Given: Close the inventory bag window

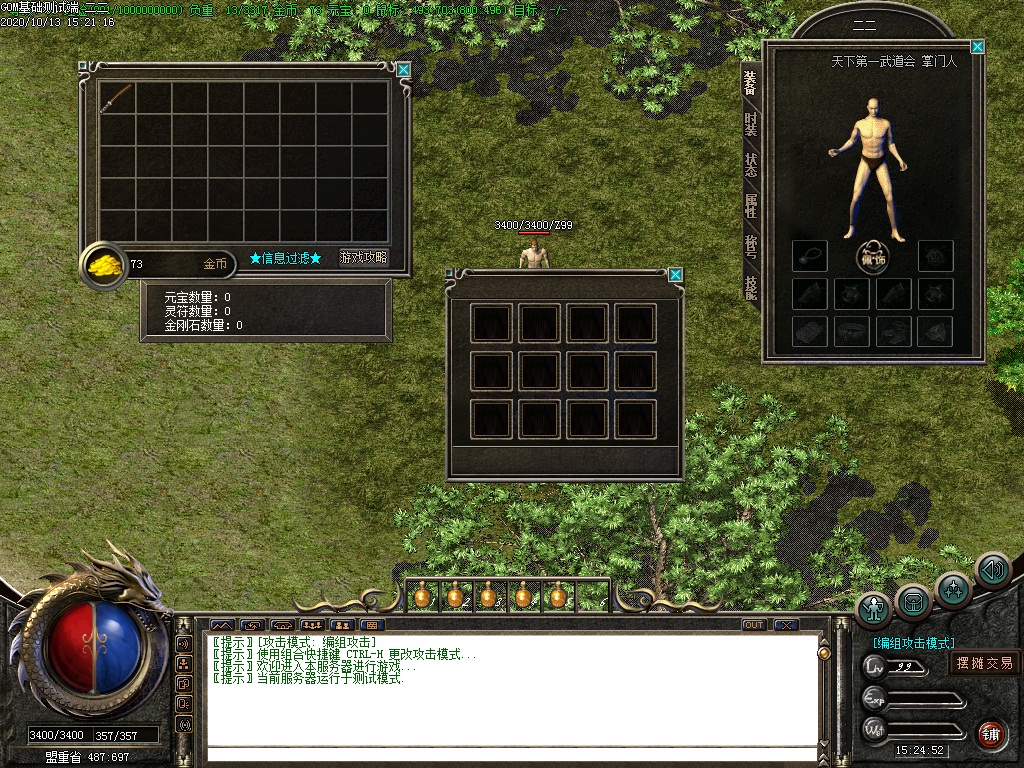Looking at the screenshot, I should click(403, 70).
